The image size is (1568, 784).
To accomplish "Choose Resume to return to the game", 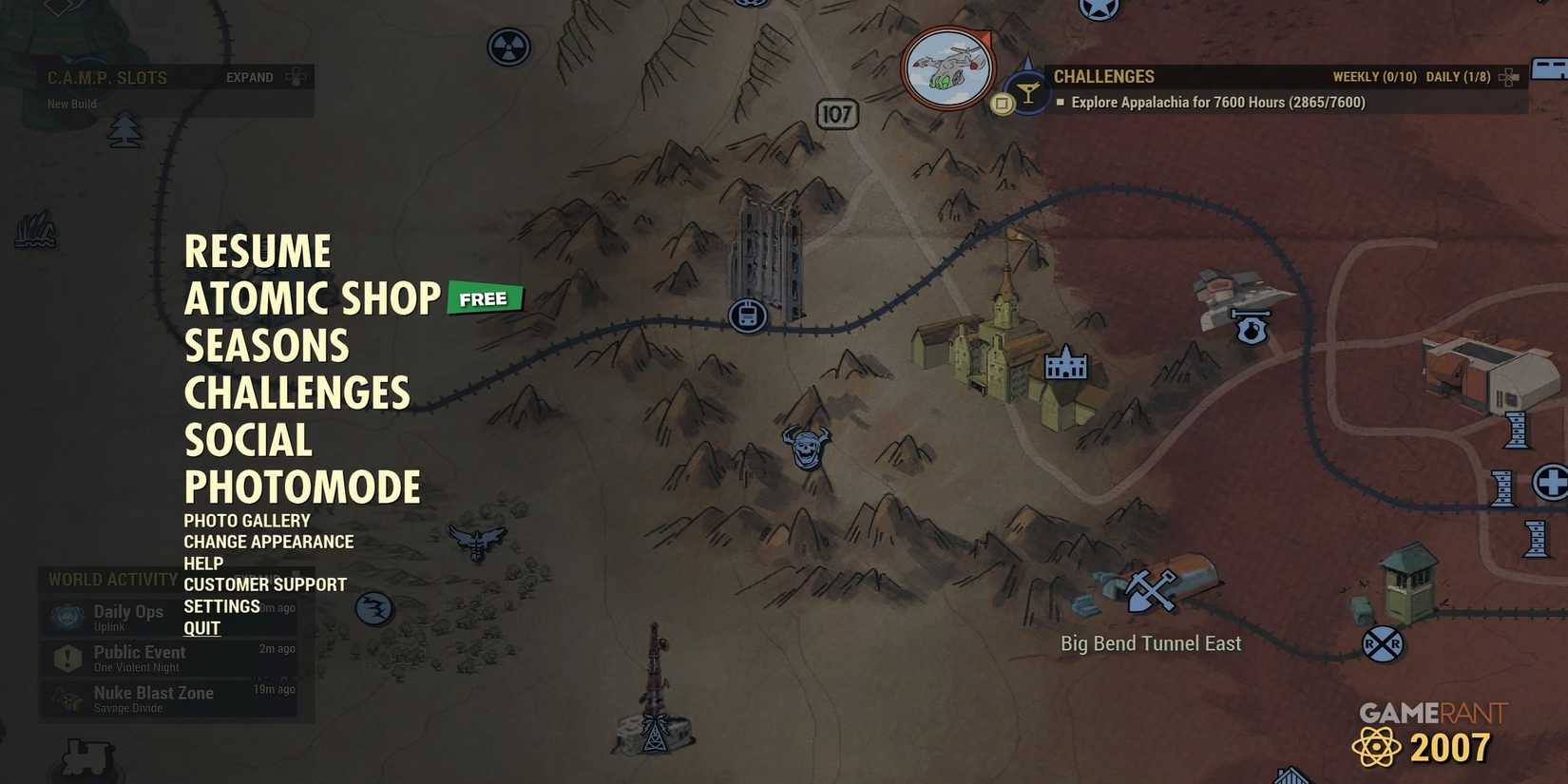I will (258, 251).
